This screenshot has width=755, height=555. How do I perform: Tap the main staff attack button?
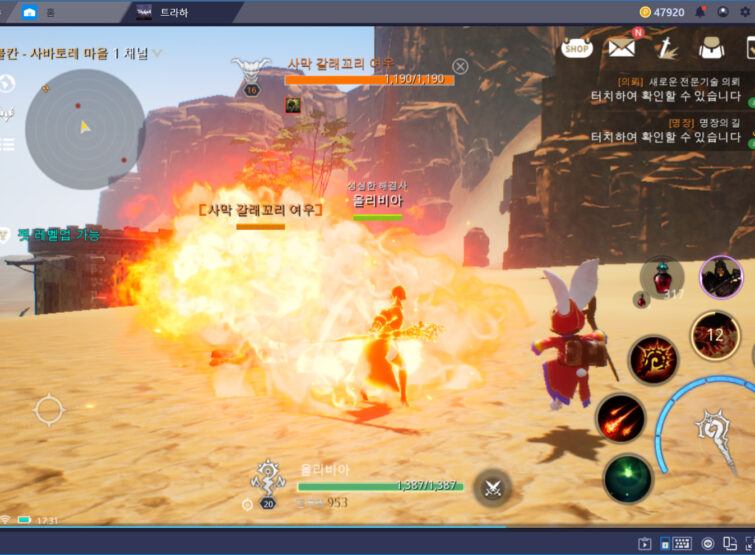click(720, 428)
